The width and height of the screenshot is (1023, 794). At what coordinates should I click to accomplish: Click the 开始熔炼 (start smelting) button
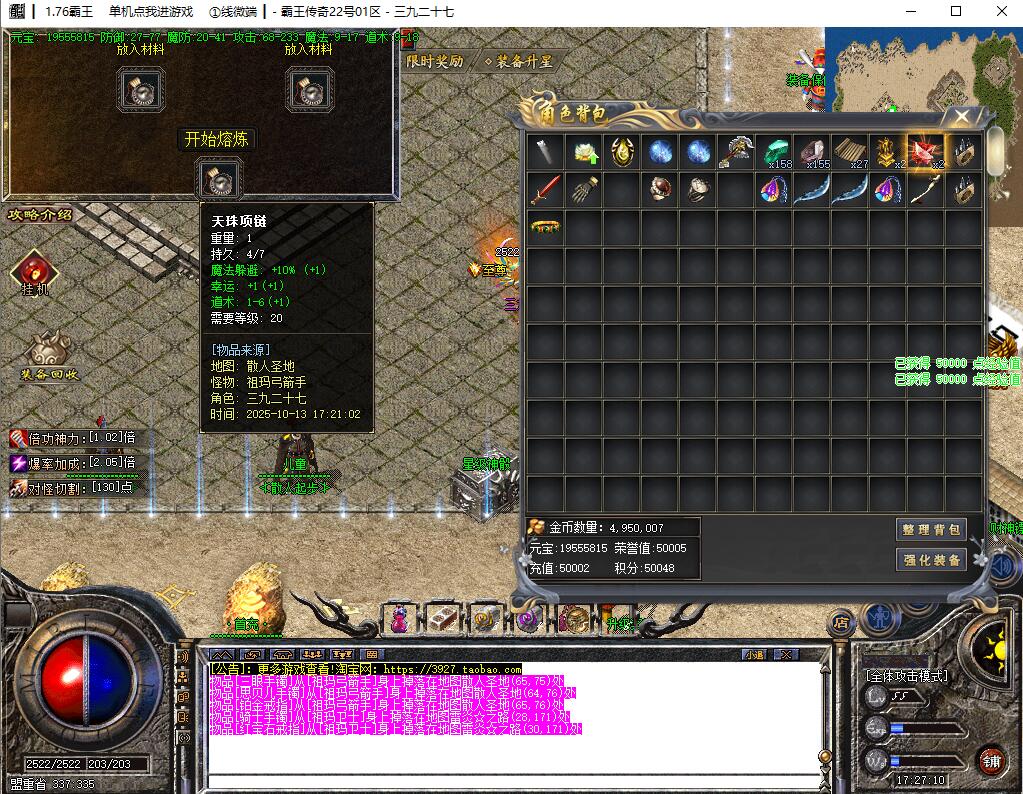[218, 140]
